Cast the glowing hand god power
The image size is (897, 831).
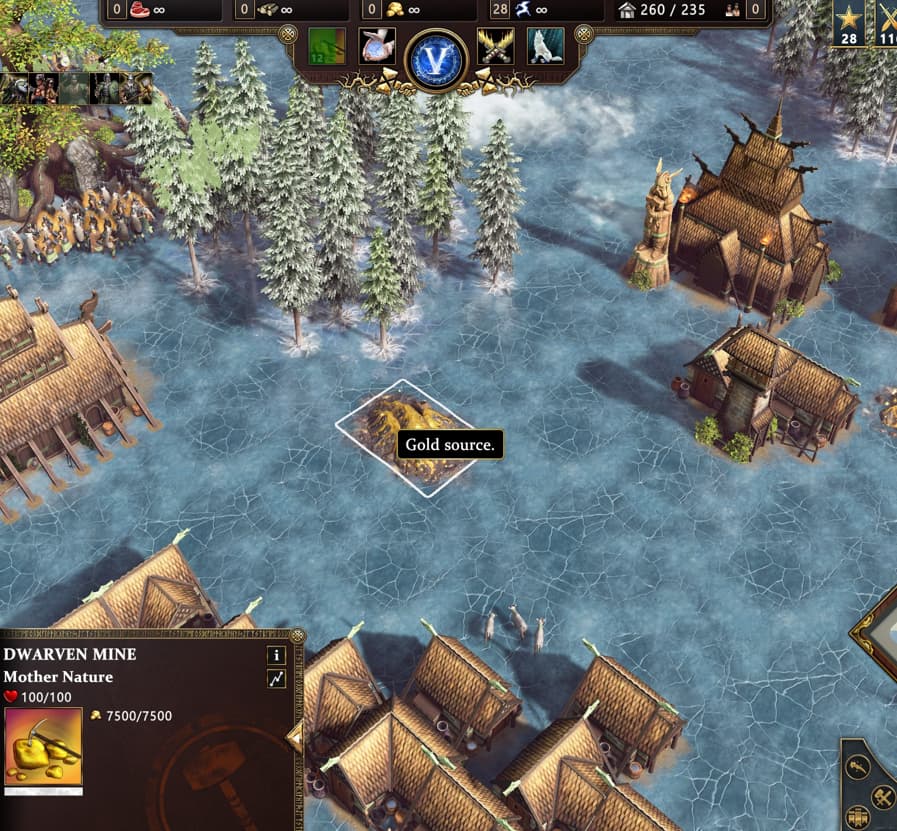pos(377,46)
